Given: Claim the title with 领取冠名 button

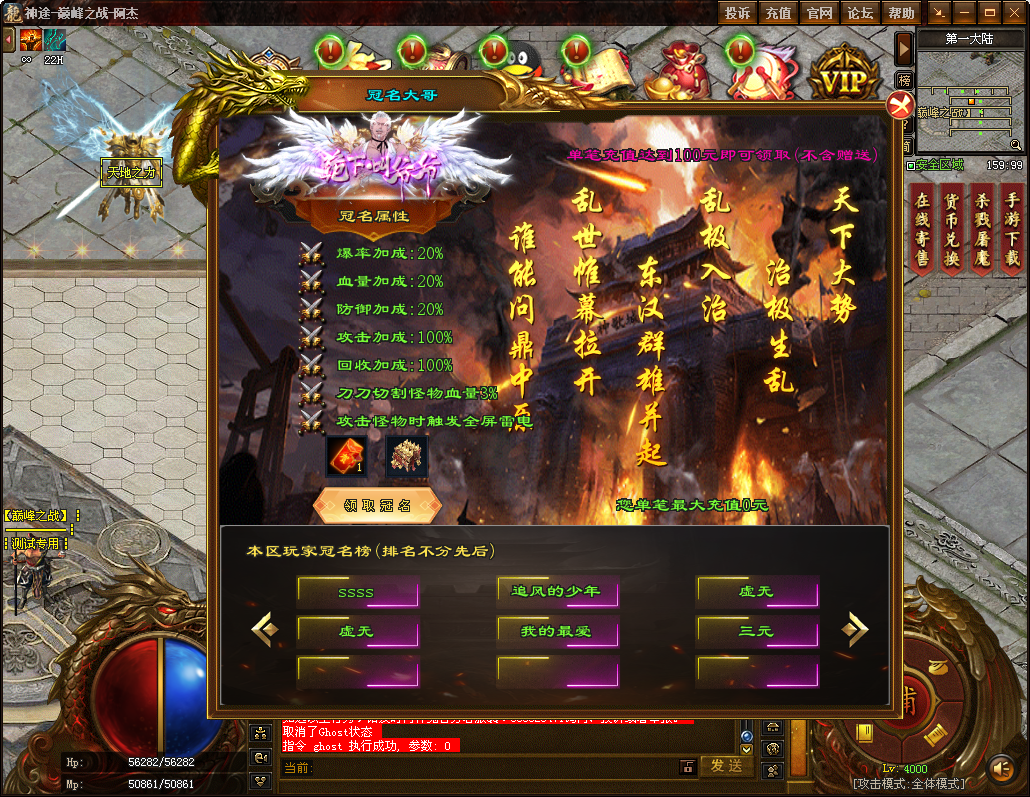Looking at the screenshot, I should (x=377, y=505).
